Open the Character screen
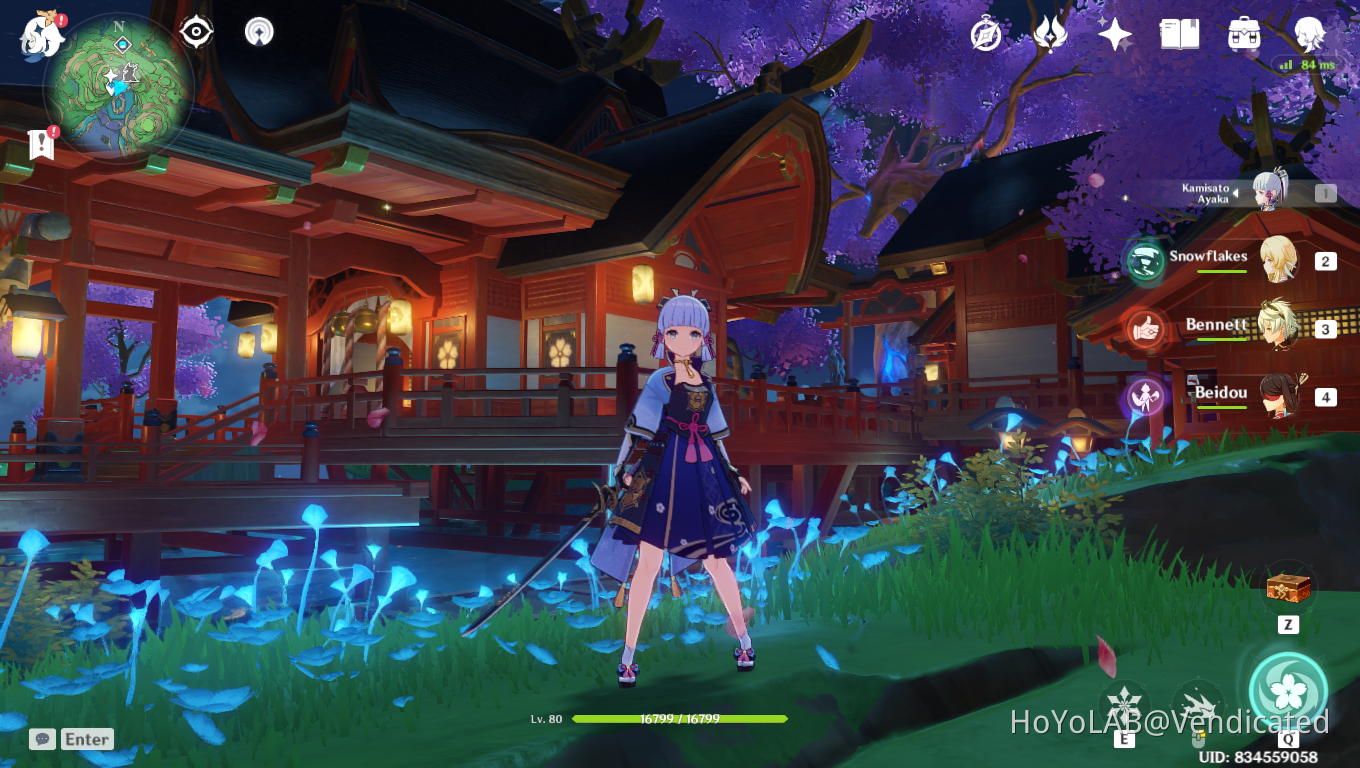Screen dimensions: 1360x768 pos(1310,34)
